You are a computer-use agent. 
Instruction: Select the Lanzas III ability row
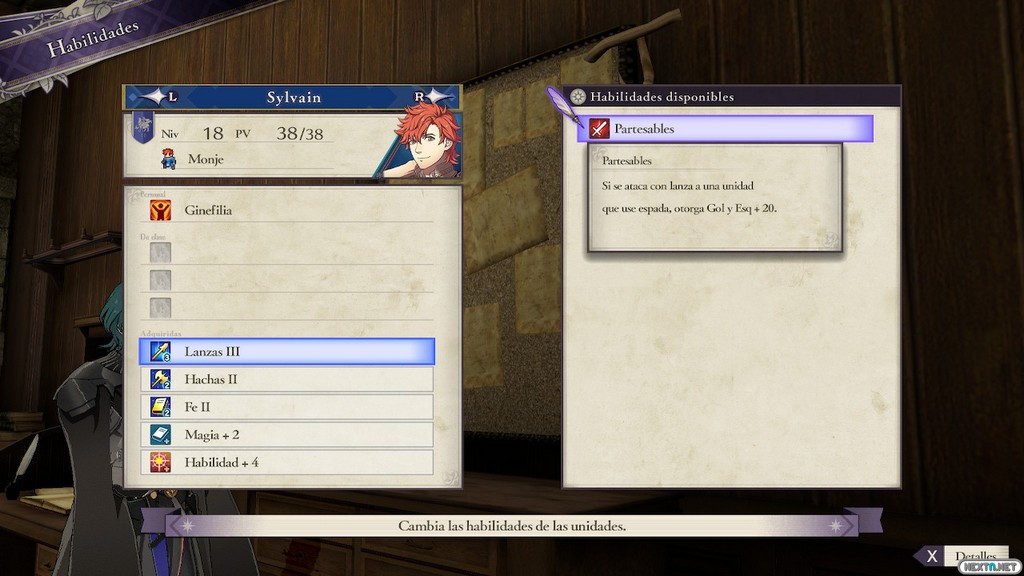pyautogui.click(x=286, y=351)
